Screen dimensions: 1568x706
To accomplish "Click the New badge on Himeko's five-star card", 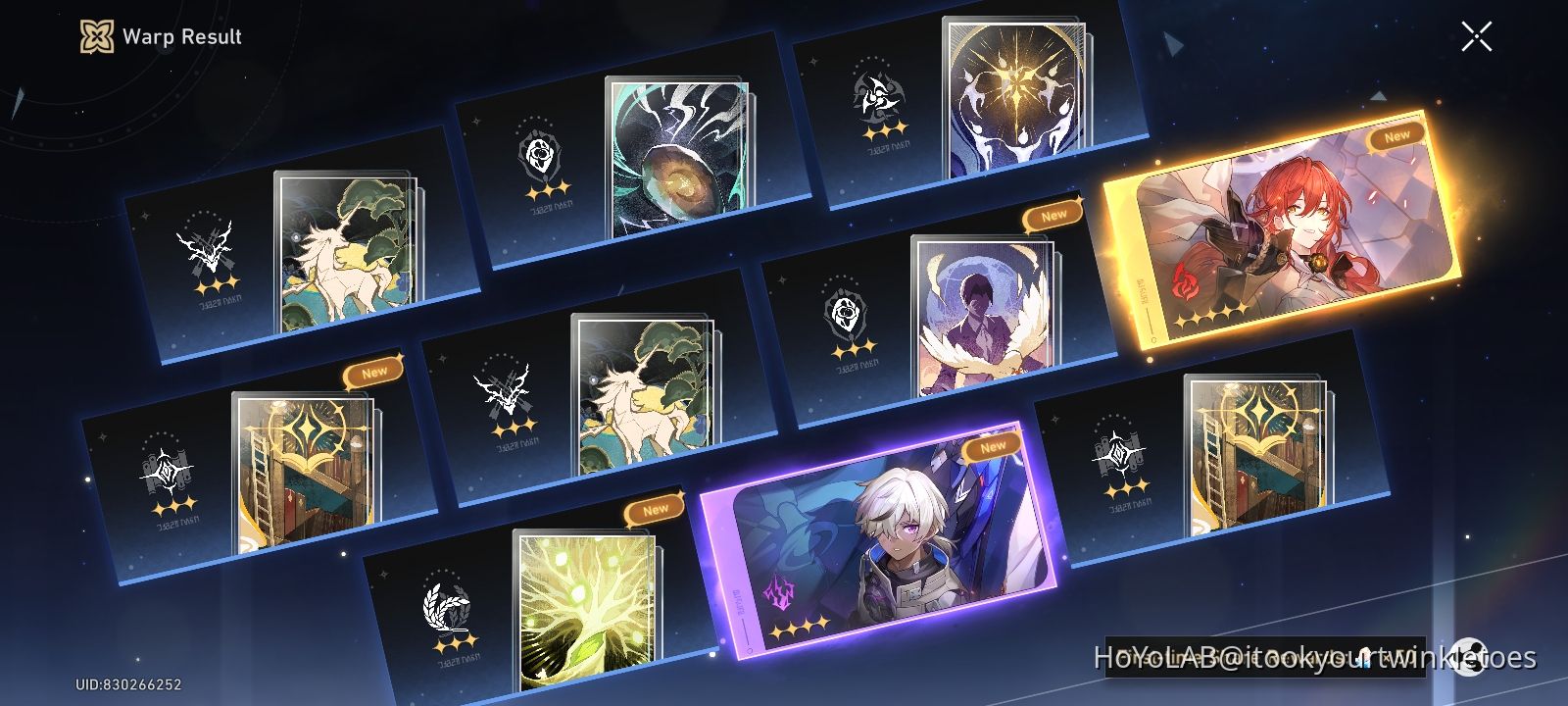I will pos(1396,133).
